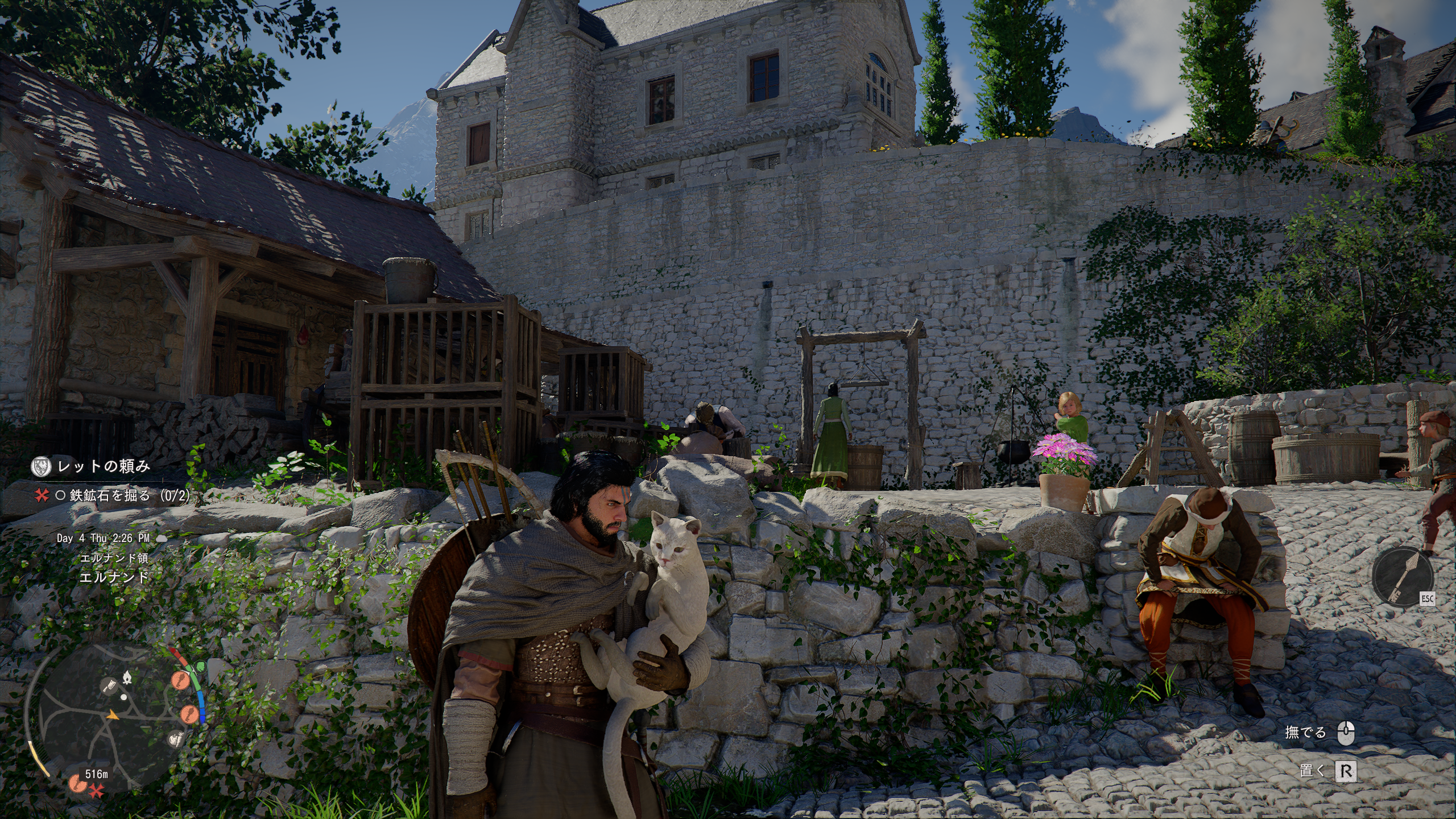The height and width of the screenshot is (819, 1456).
Task: Open the レットの頼み quest tracker
Action: click(104, 467)
